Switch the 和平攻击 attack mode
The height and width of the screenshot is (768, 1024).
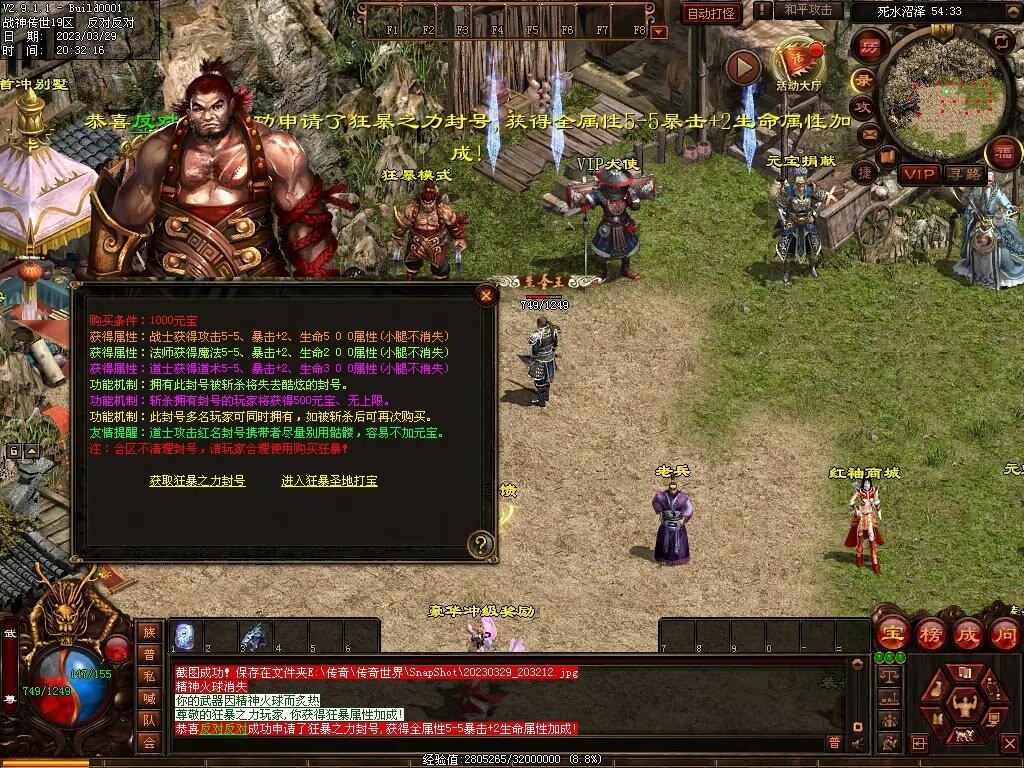(807, 10)
